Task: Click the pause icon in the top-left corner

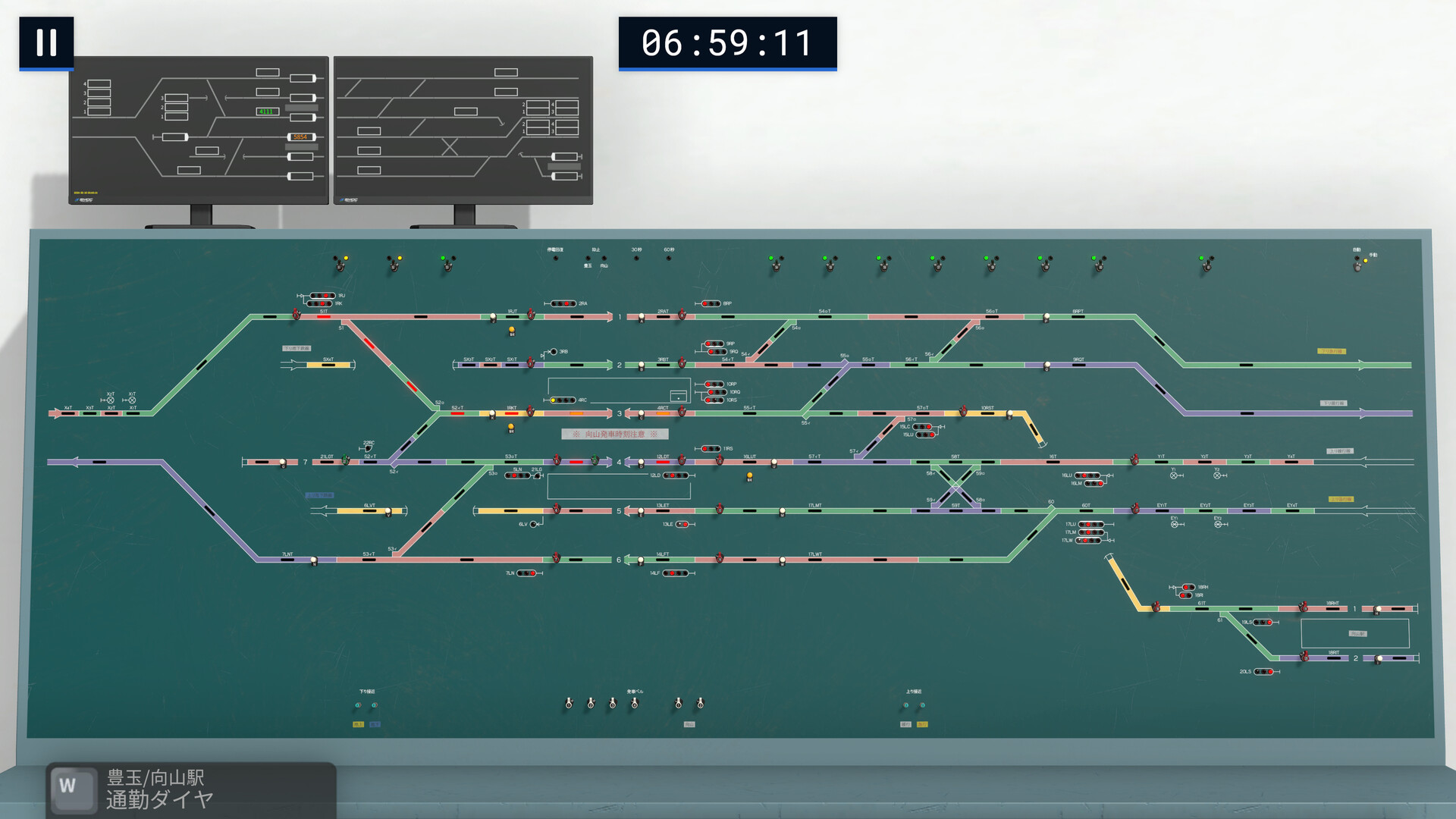Action: tap(45, 43)
